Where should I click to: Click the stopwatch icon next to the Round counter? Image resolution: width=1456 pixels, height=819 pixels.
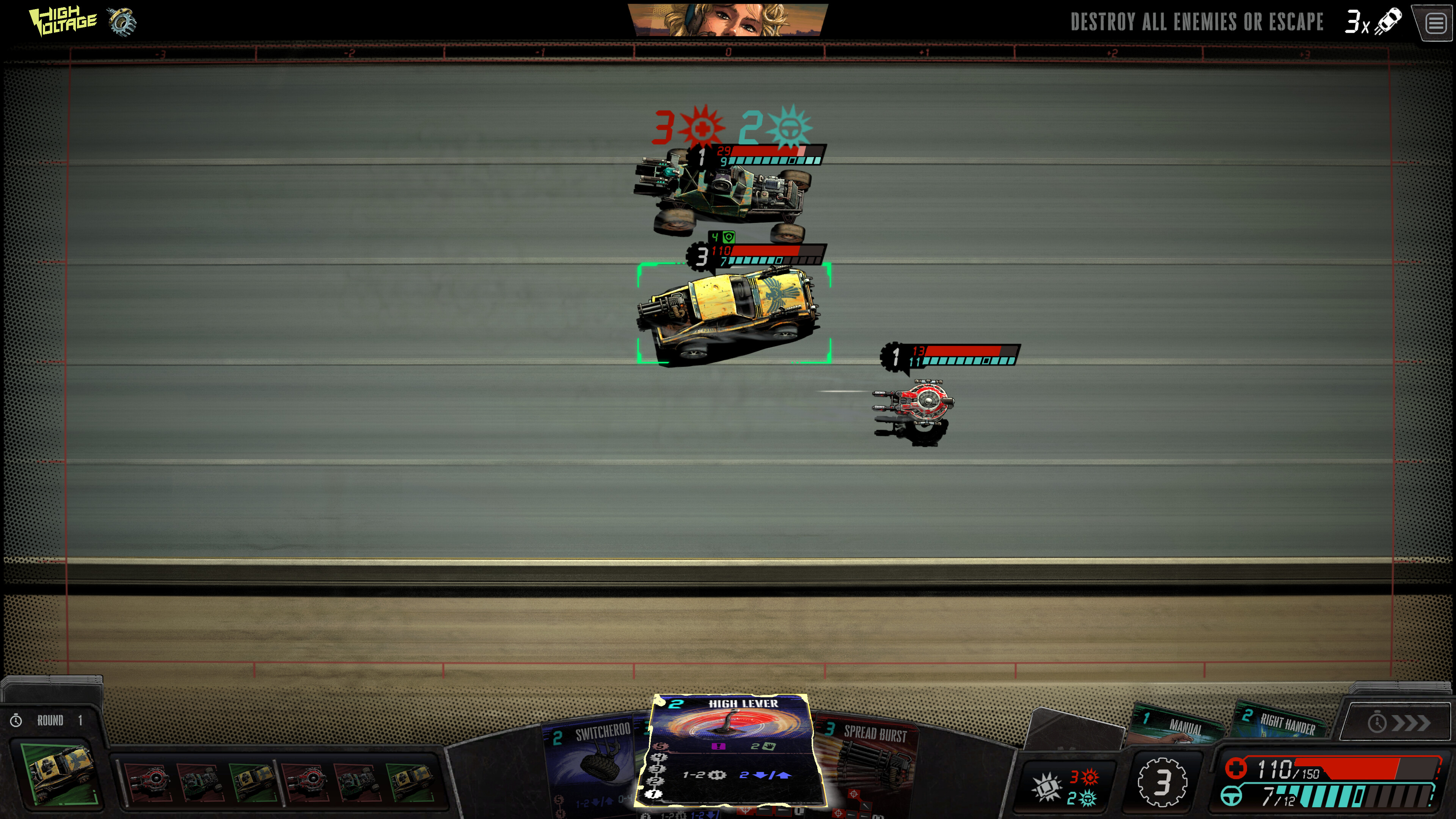[16, 720]
